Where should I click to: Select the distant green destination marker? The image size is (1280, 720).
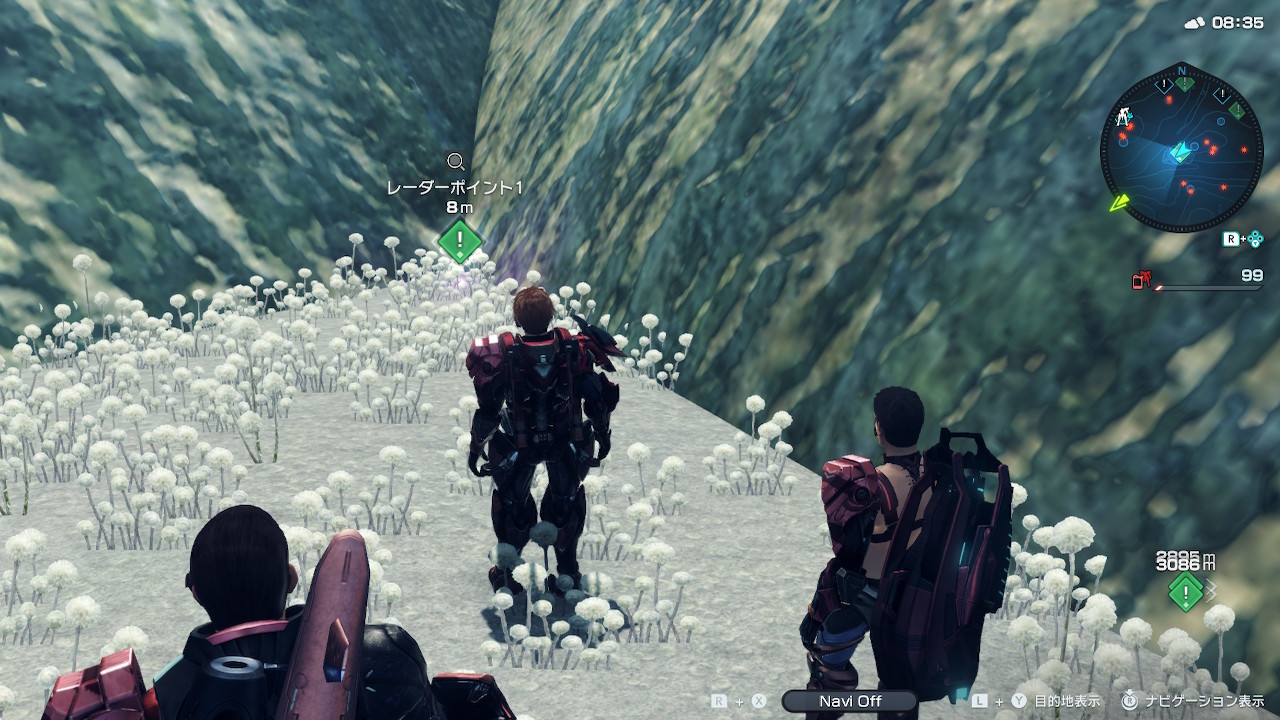(x=1185, y=592)
